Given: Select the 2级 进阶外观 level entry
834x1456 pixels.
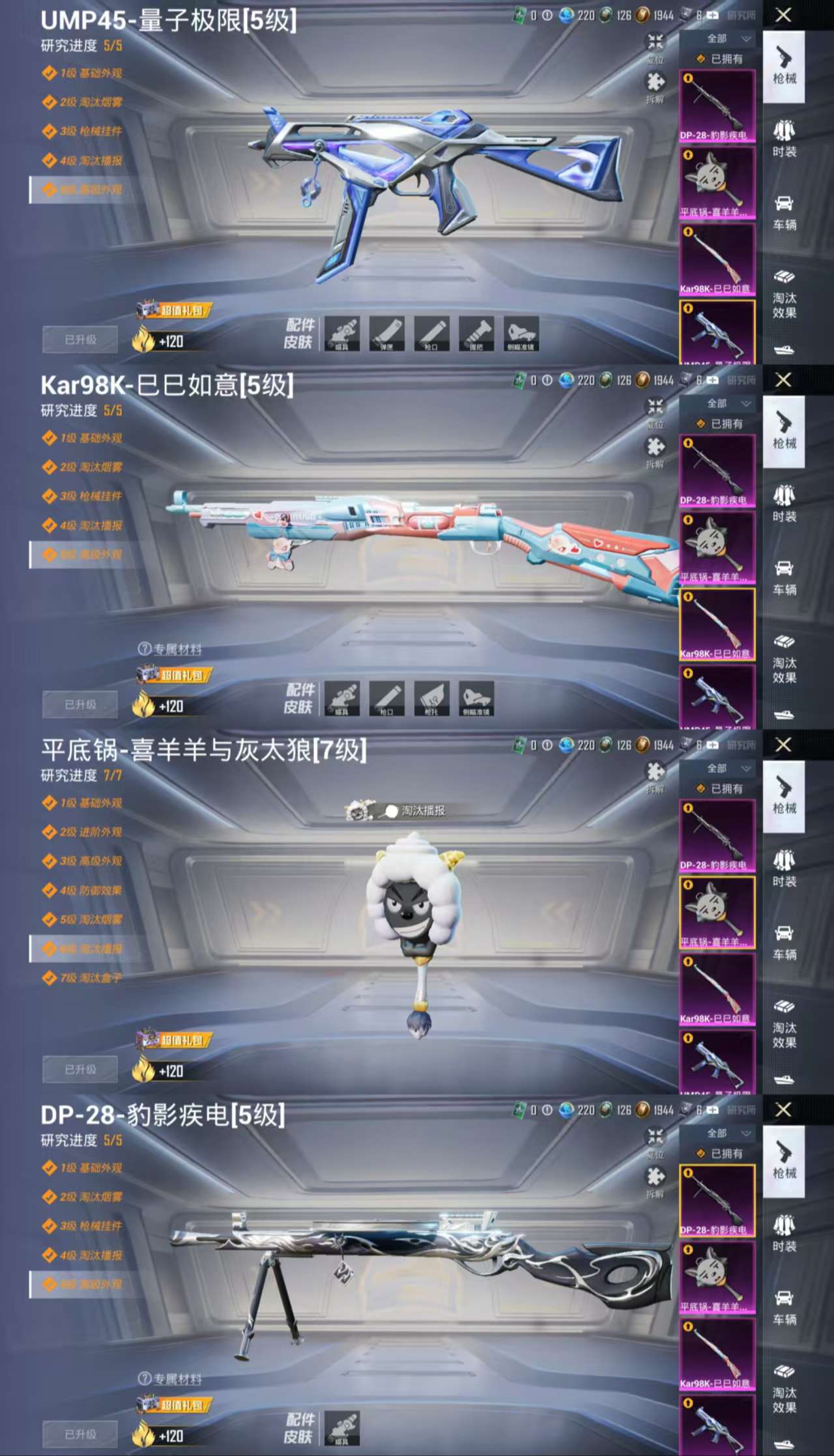Looking at the screenshot, I should (90, 832).
